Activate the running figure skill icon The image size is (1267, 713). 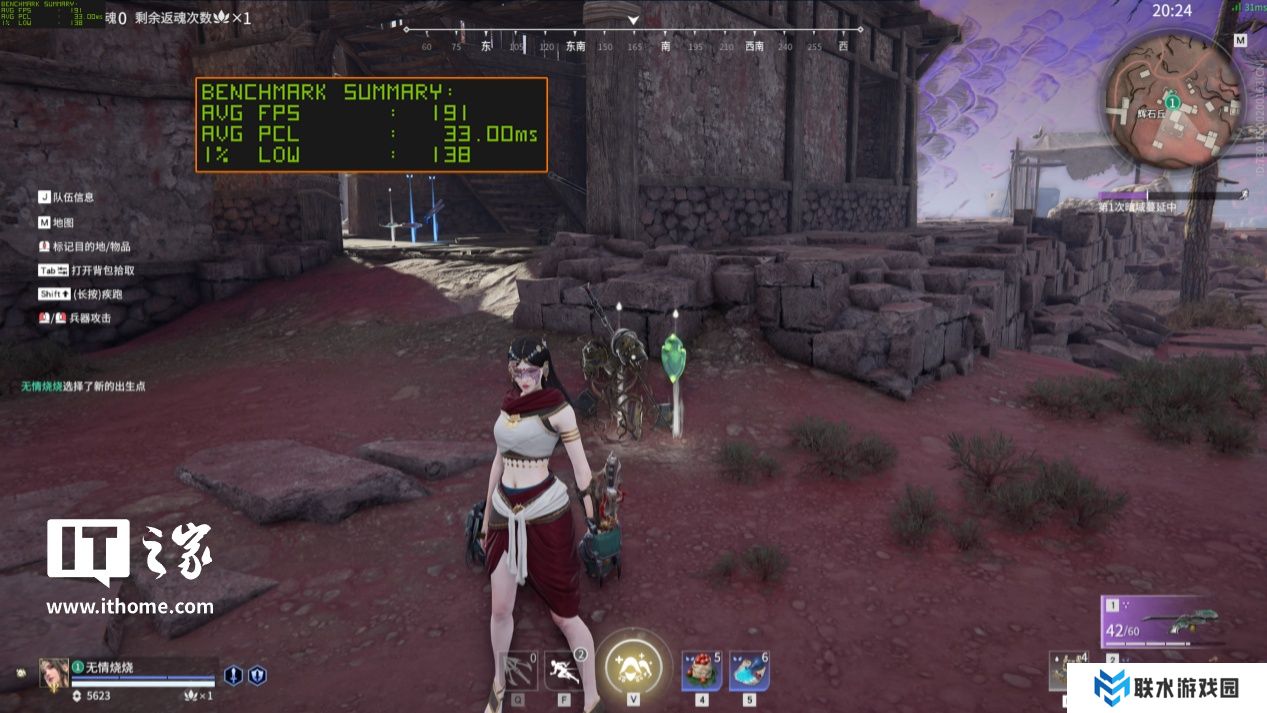[564, 670]
